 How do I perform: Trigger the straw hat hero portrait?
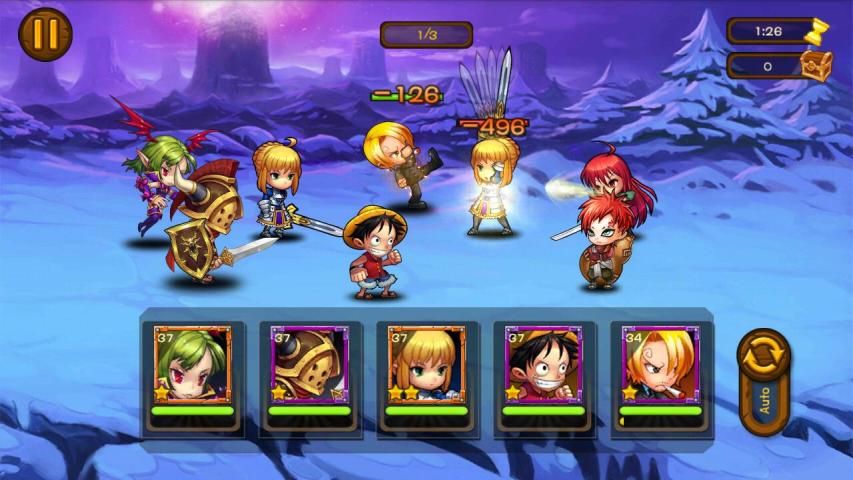543,364
